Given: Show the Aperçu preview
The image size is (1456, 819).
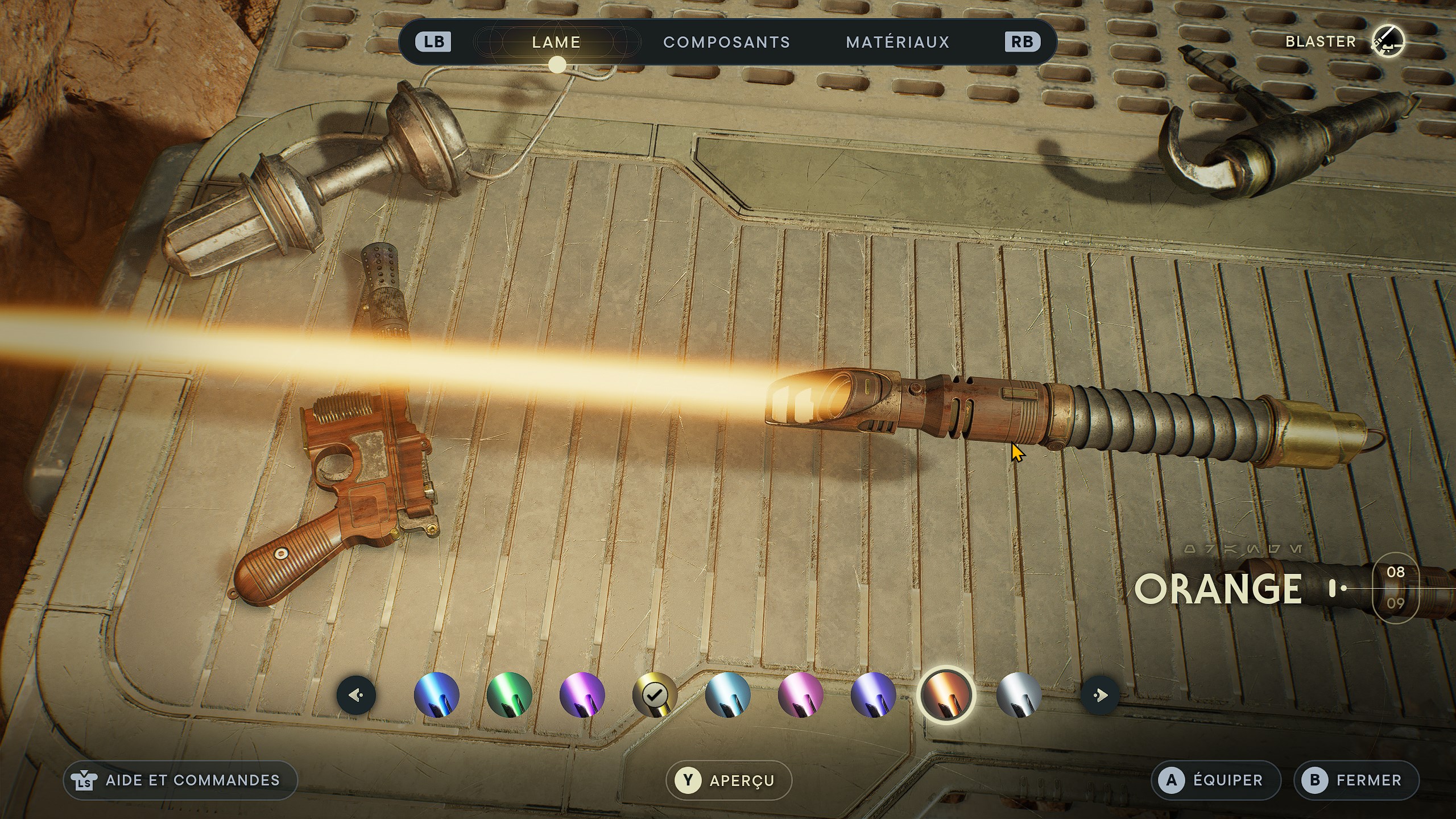Looking at the screenshot, I should tap(729, 780).
